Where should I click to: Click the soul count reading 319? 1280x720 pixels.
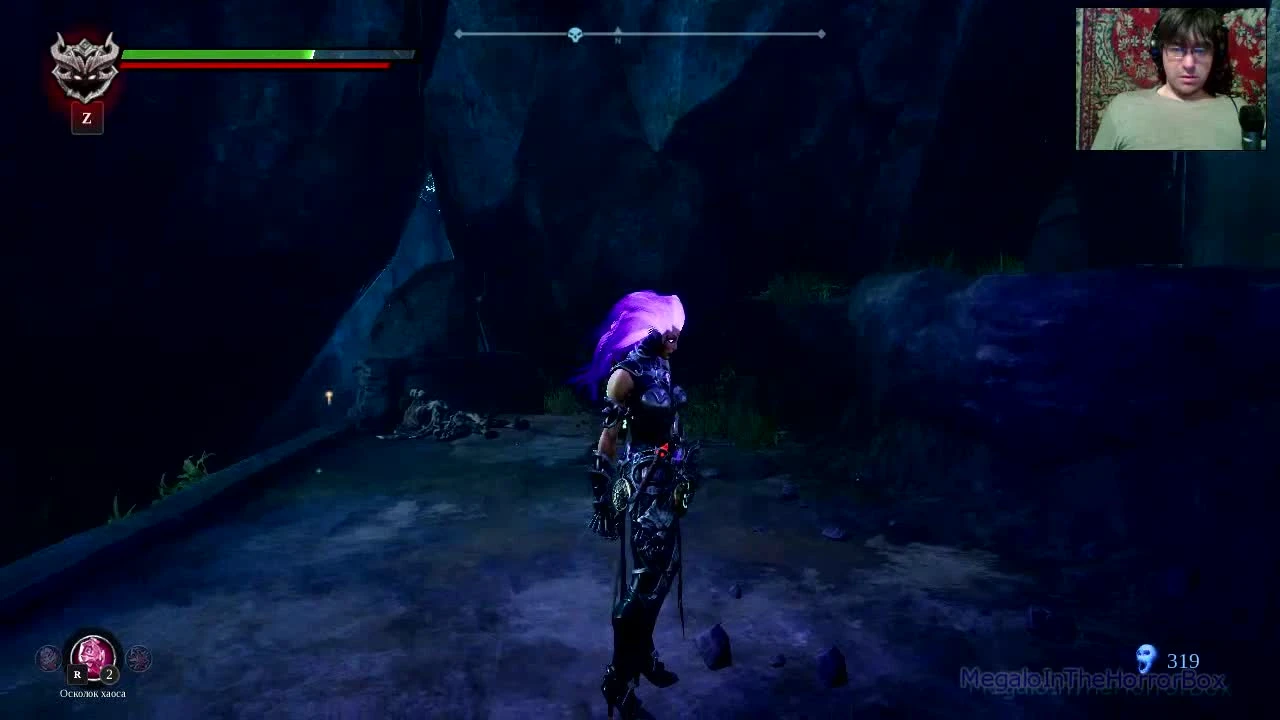1183,660
